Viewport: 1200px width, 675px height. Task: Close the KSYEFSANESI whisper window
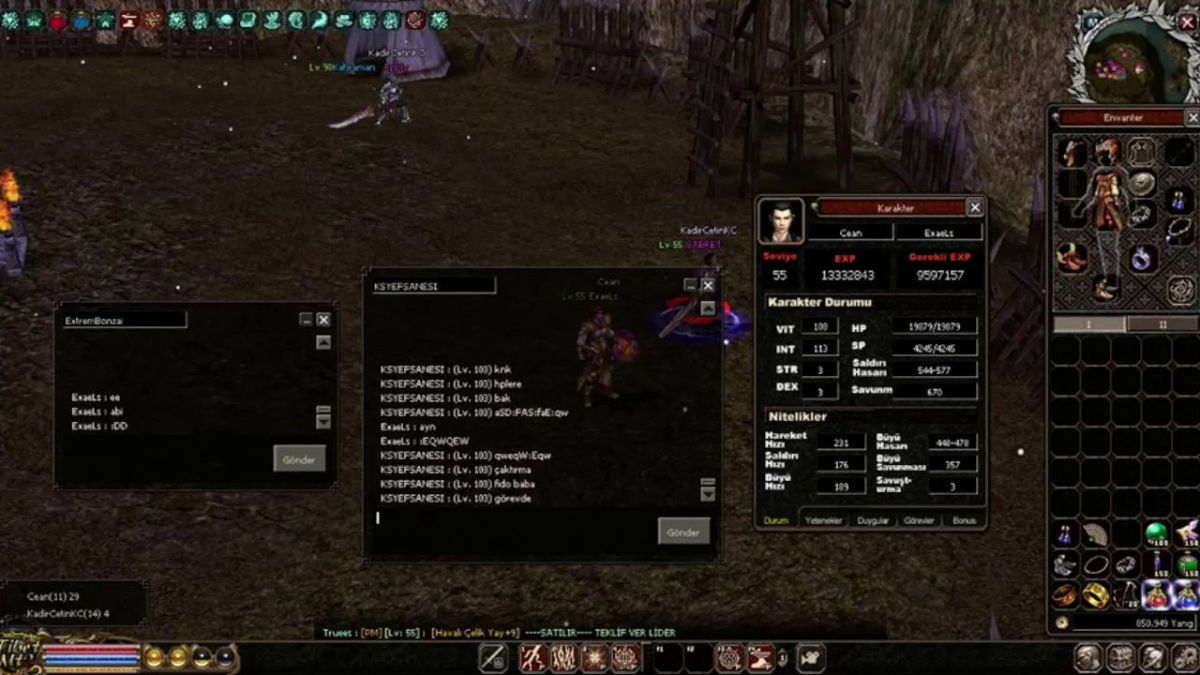pyautogui.click(x=707, y=285)
